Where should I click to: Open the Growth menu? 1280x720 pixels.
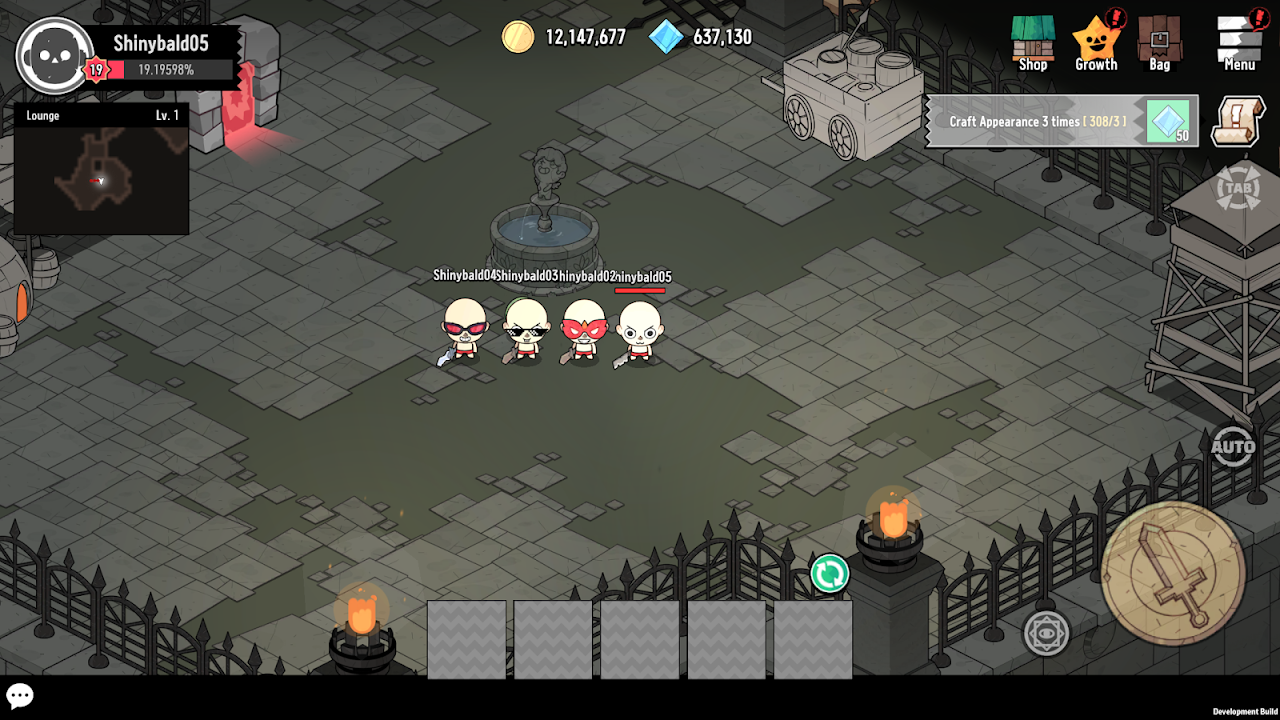click(1096, 43)
